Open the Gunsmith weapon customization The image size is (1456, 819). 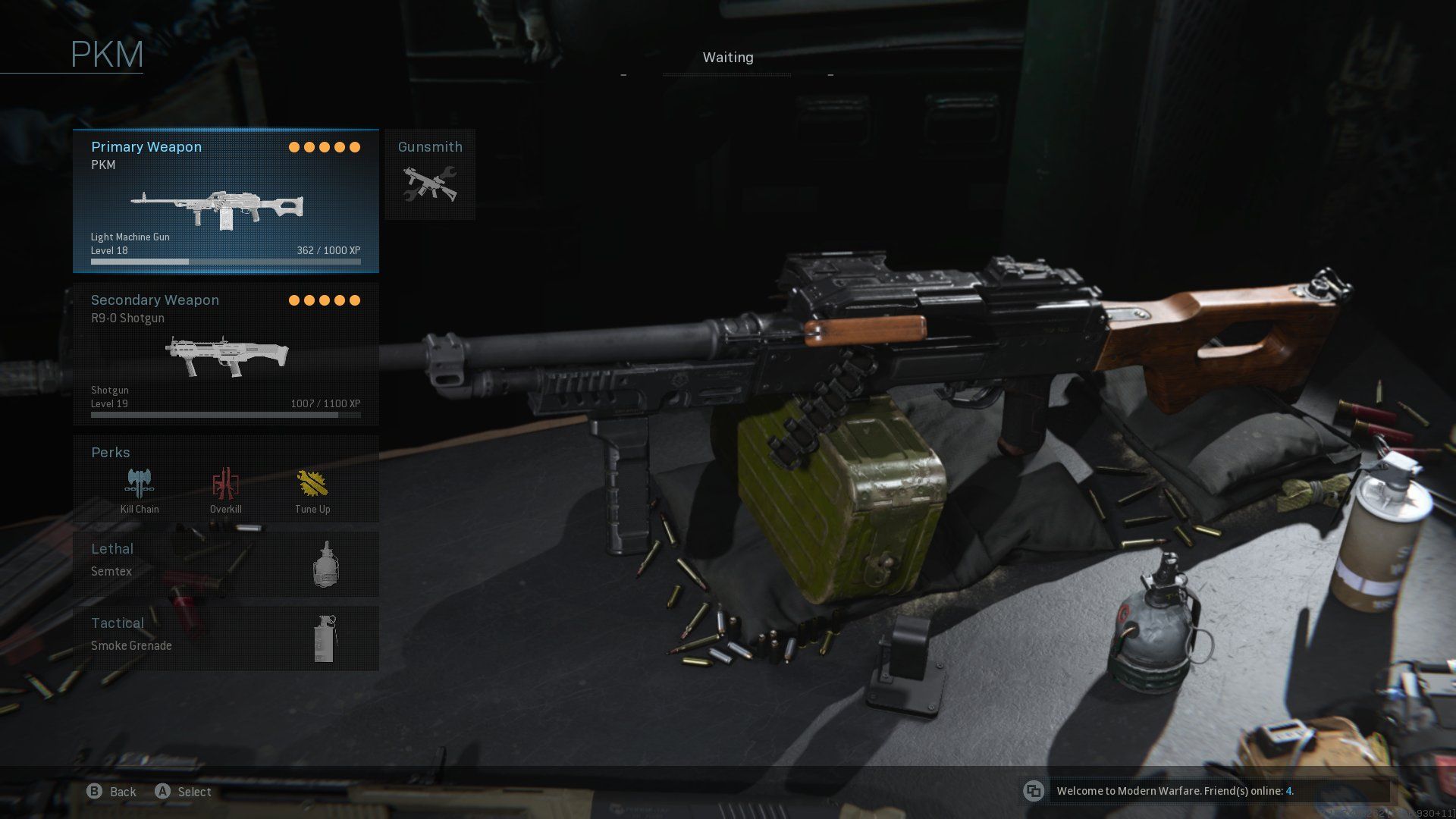[429, 174]
